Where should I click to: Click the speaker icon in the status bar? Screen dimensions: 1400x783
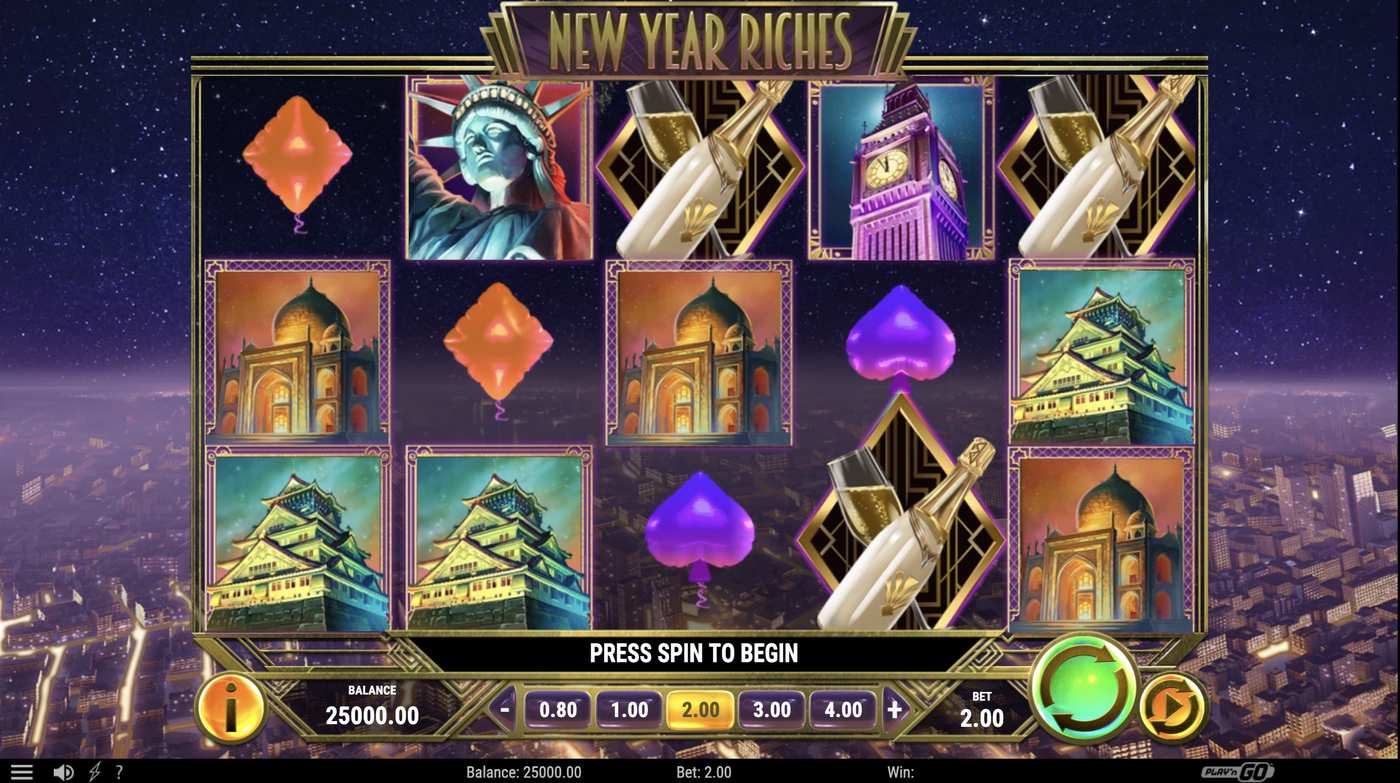point(62,770)
